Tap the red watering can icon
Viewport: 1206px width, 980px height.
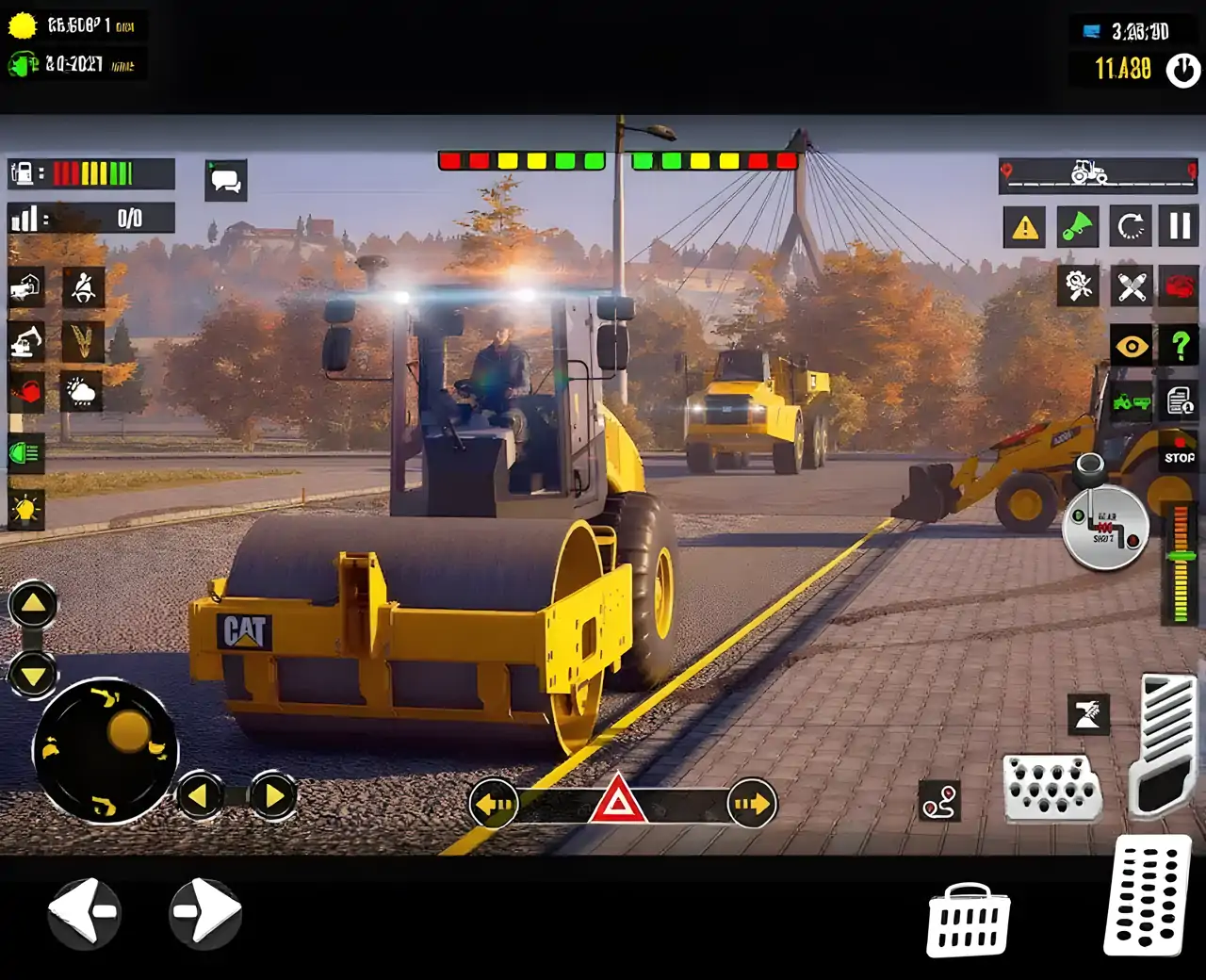click(x=26, y=393)
